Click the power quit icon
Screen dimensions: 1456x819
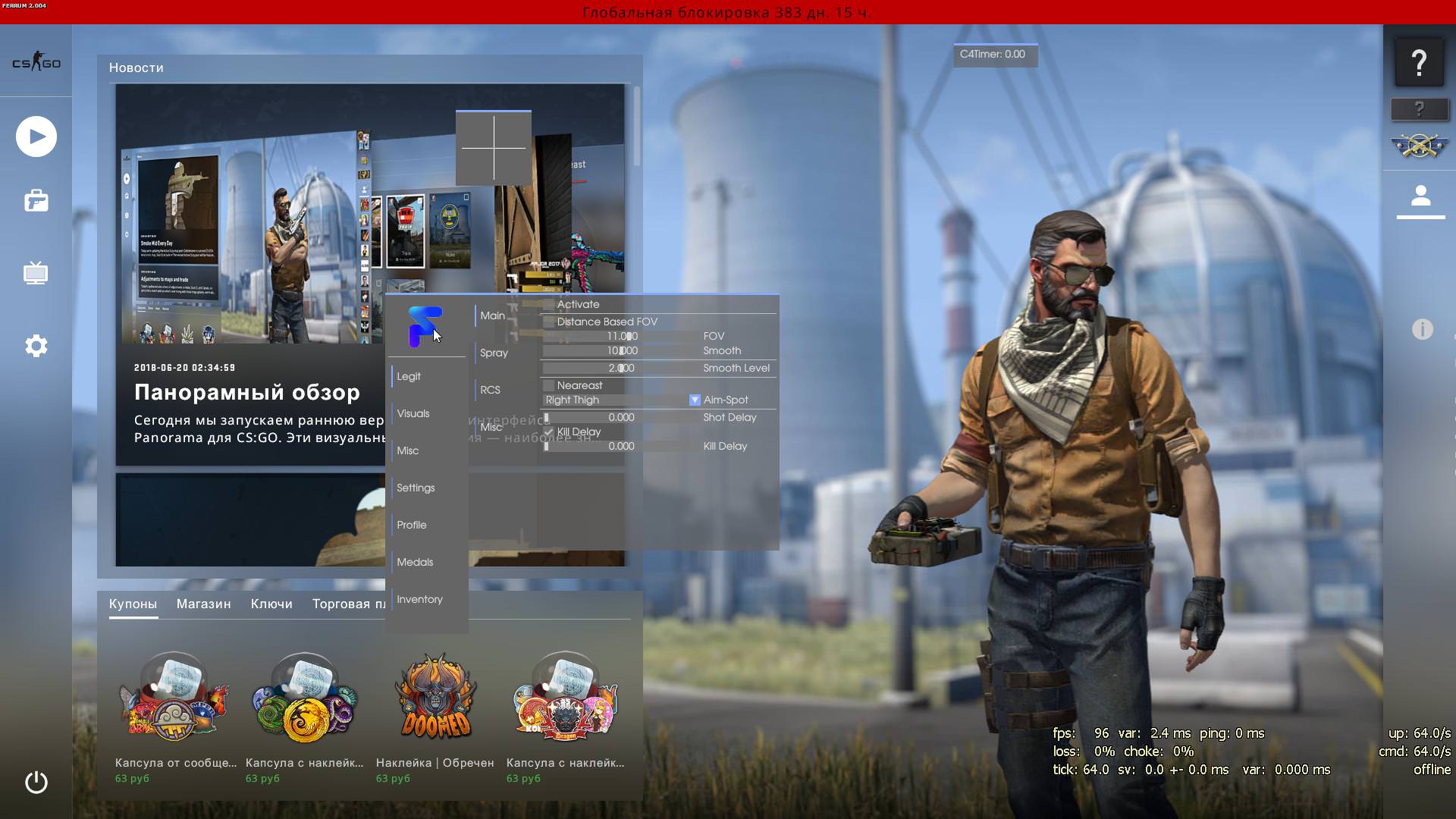[x=36, y=782]
